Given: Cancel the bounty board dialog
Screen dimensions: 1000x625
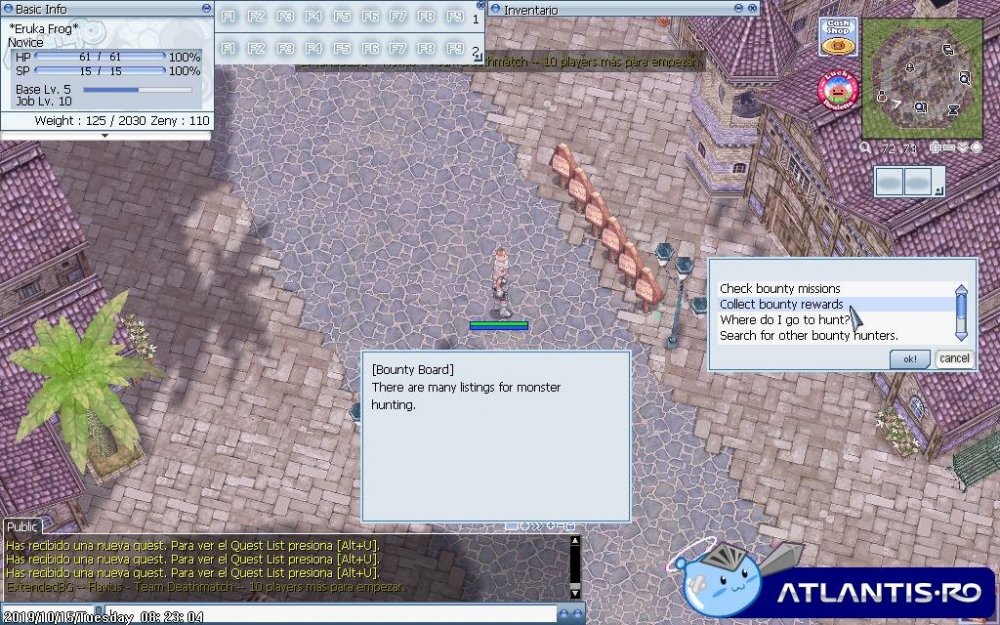Looking at the screenshot, I should tap(954, 358).
